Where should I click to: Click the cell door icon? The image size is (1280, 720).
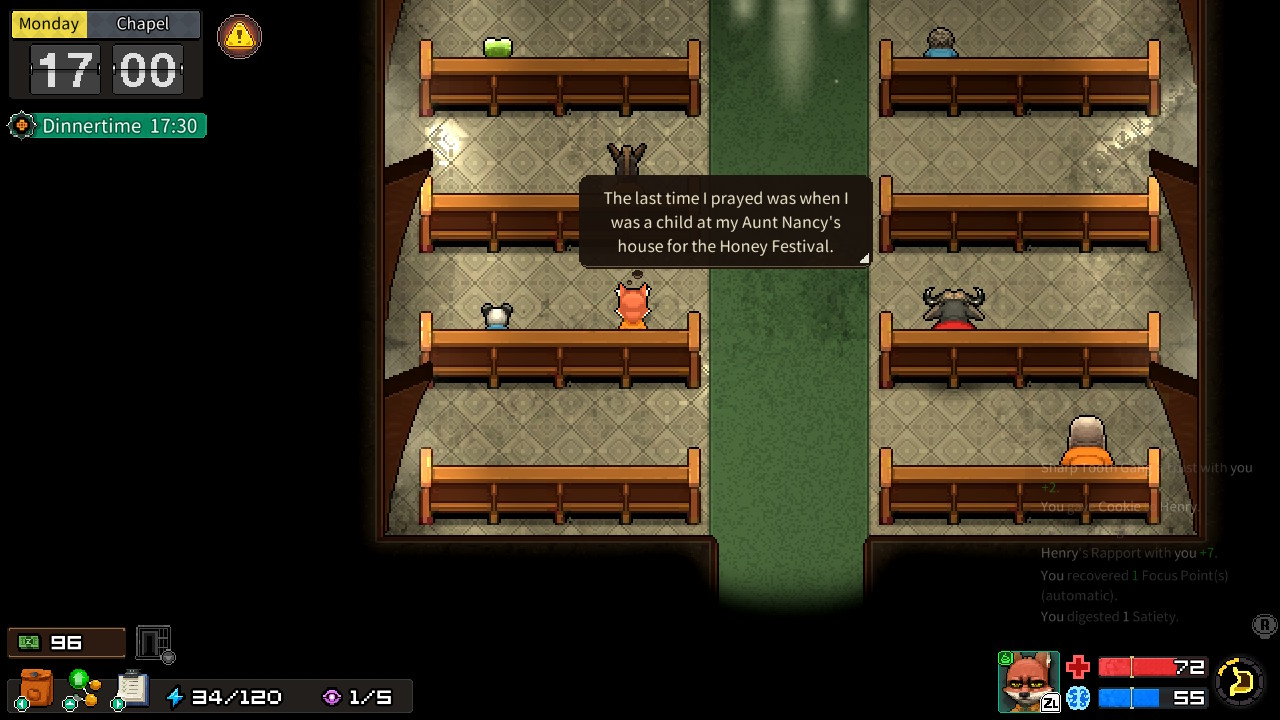coord(154,642)
